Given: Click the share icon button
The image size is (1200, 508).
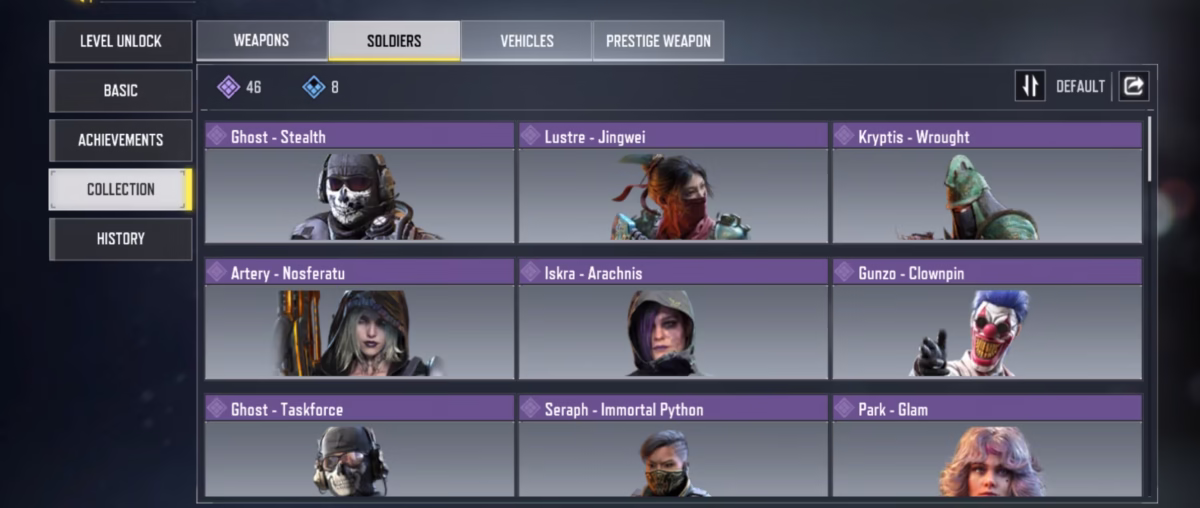Looking at the screenshot, I should point(1133,86).
